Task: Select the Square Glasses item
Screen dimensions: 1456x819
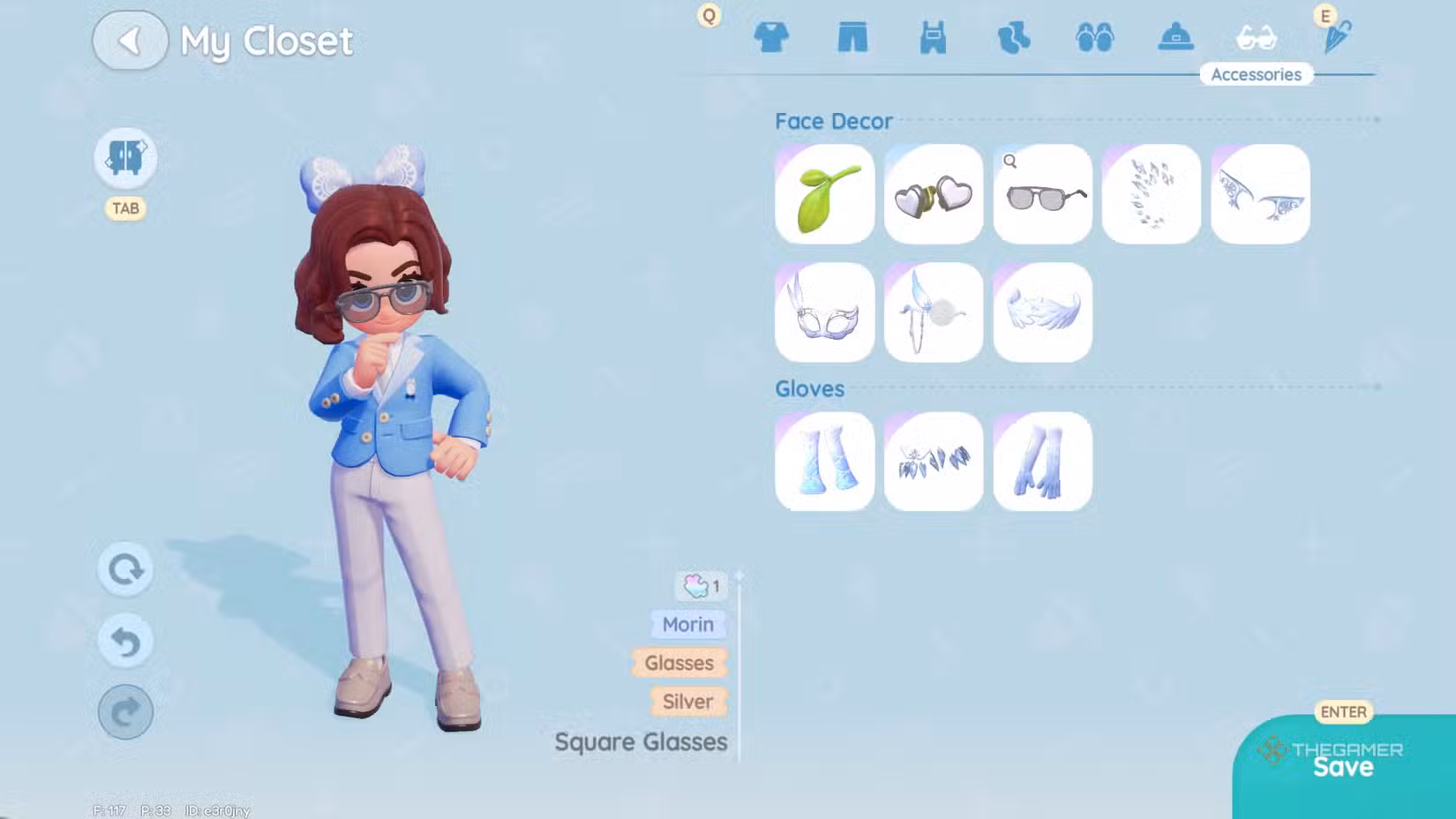Action: 1043,194
